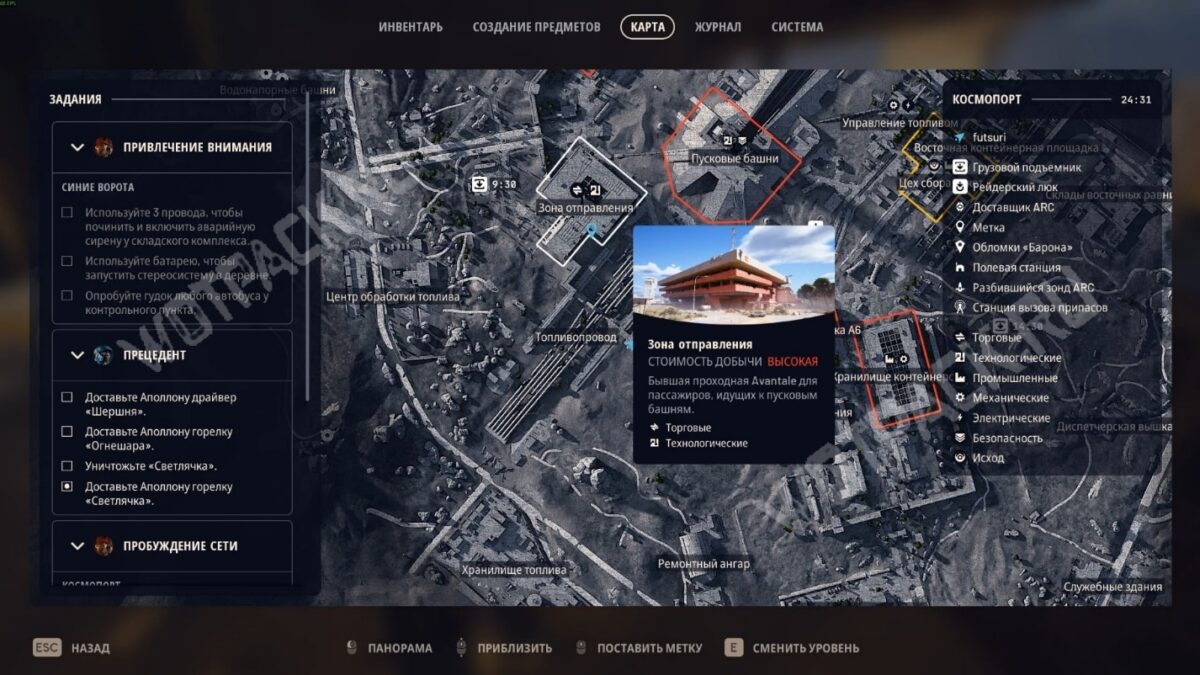Select the Ремонтный ангар map location
The width and height of the screenshot is (1200, 675).
pos(703,564)
